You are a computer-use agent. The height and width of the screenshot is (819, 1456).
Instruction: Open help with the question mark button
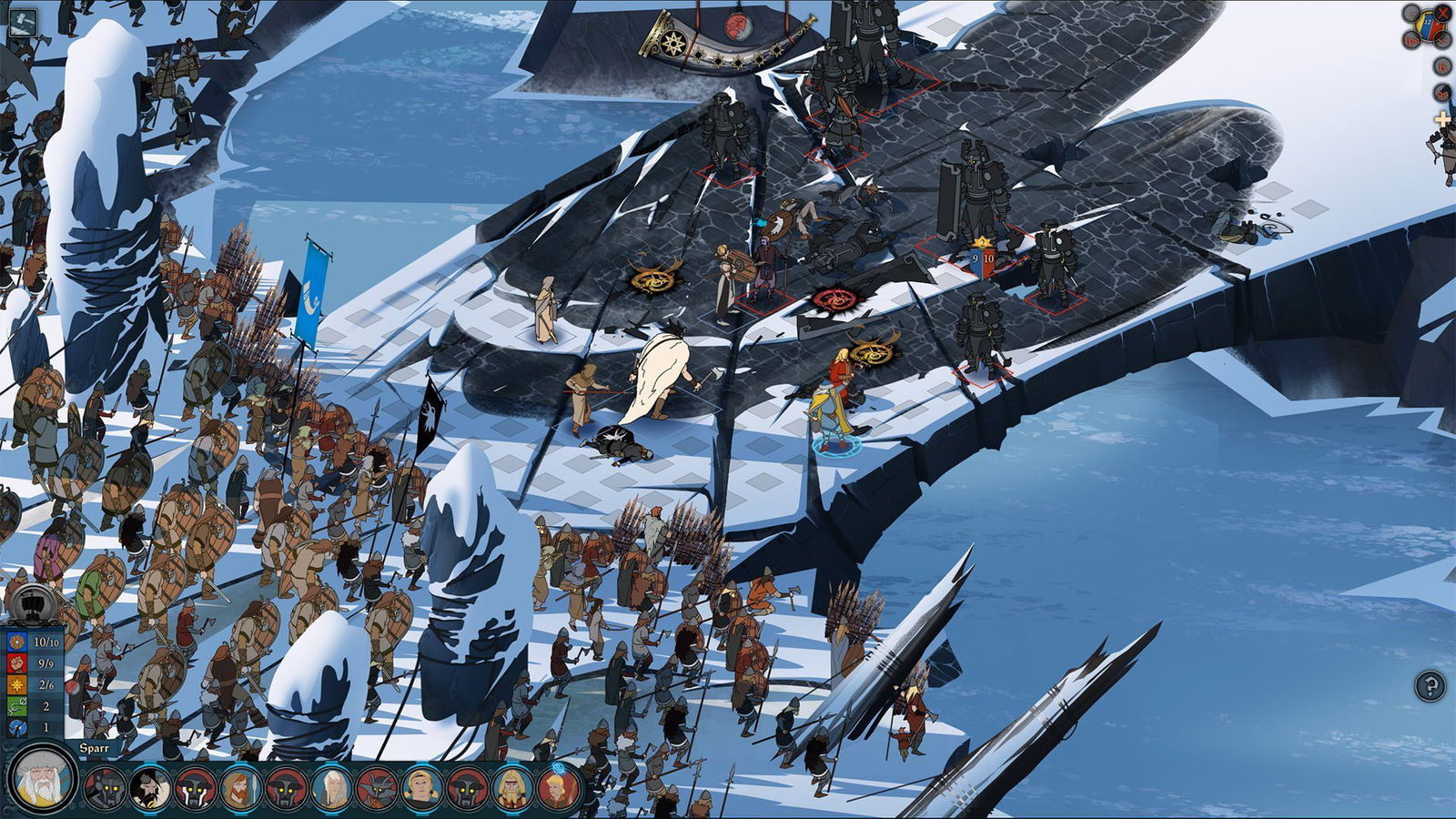tap(1430, 685)
